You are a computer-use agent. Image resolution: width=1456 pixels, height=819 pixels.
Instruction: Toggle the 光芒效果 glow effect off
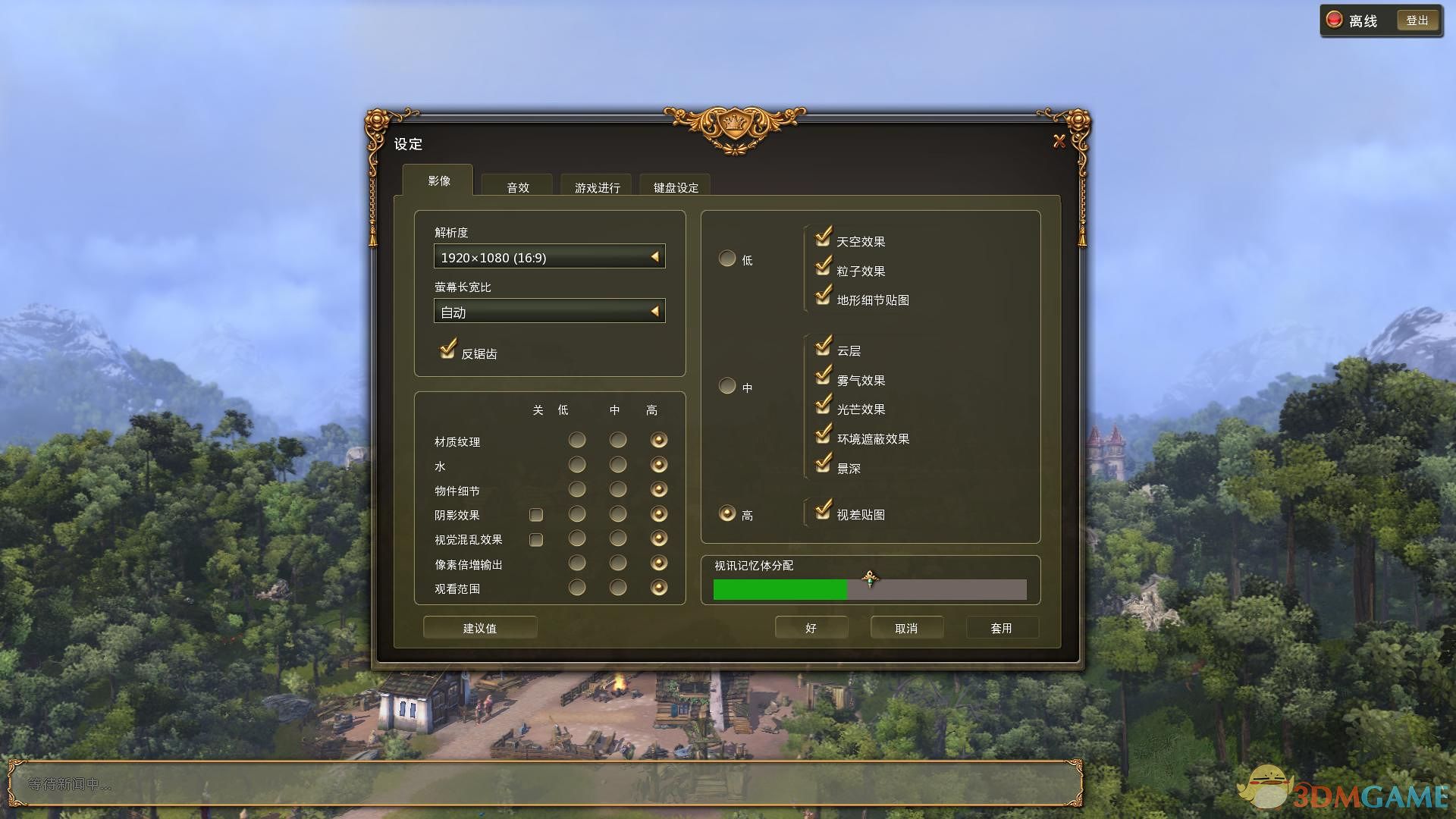[x=824, y=406]
